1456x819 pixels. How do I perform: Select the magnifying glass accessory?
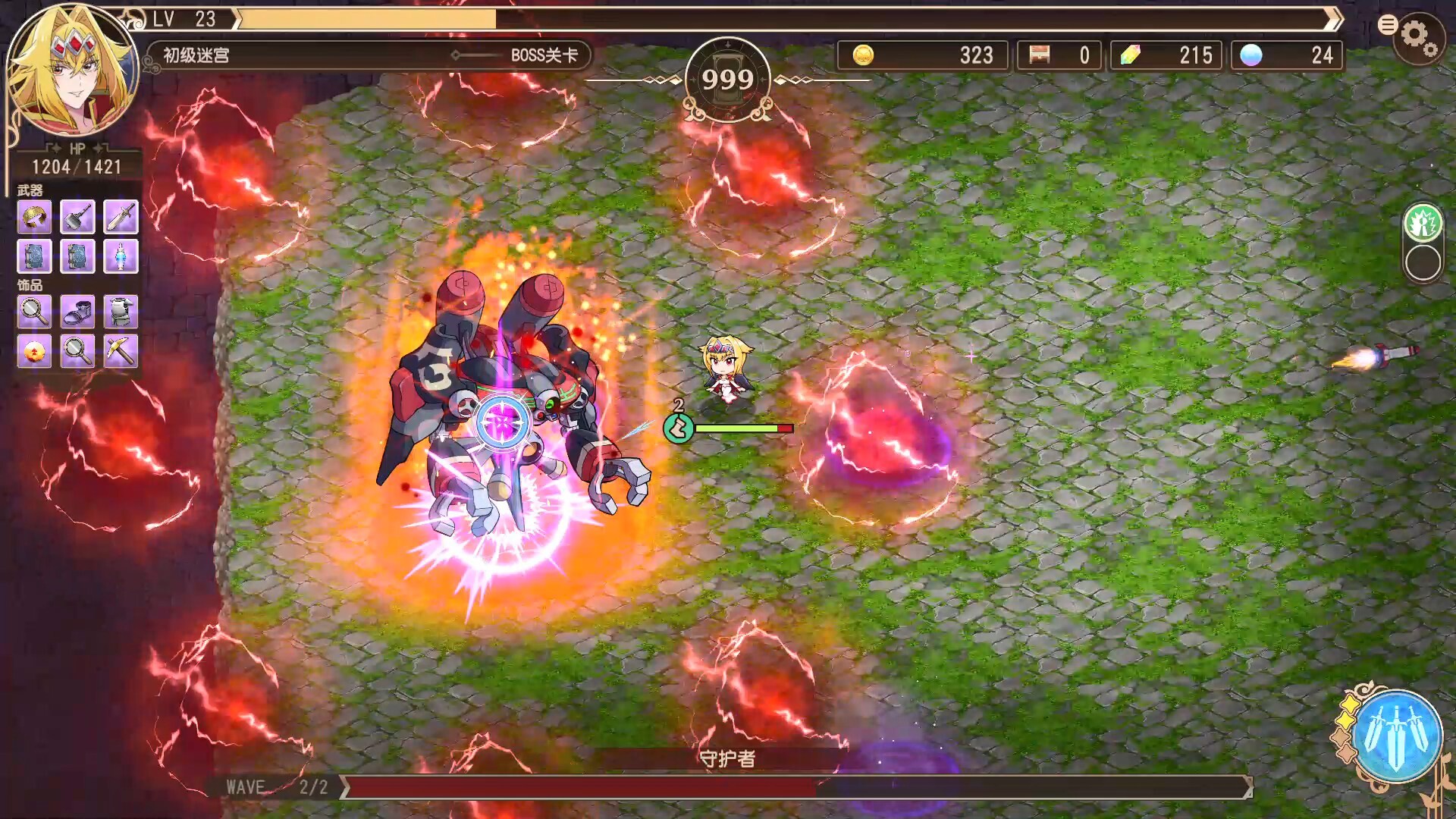pos(33,313)
